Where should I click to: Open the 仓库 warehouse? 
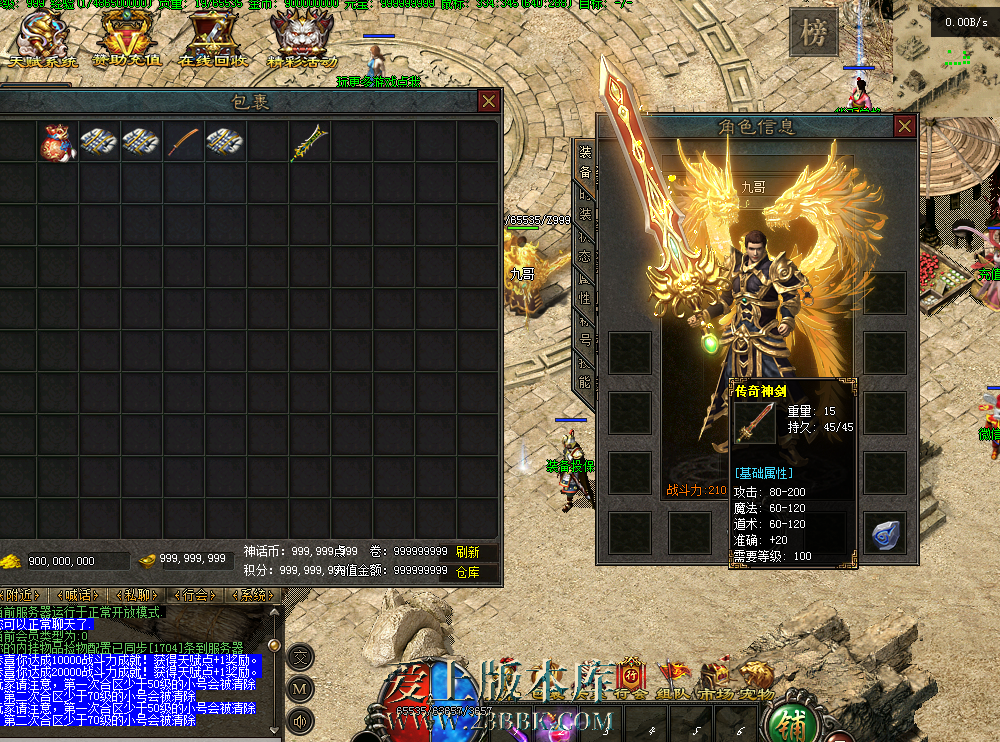click(467, 573)
